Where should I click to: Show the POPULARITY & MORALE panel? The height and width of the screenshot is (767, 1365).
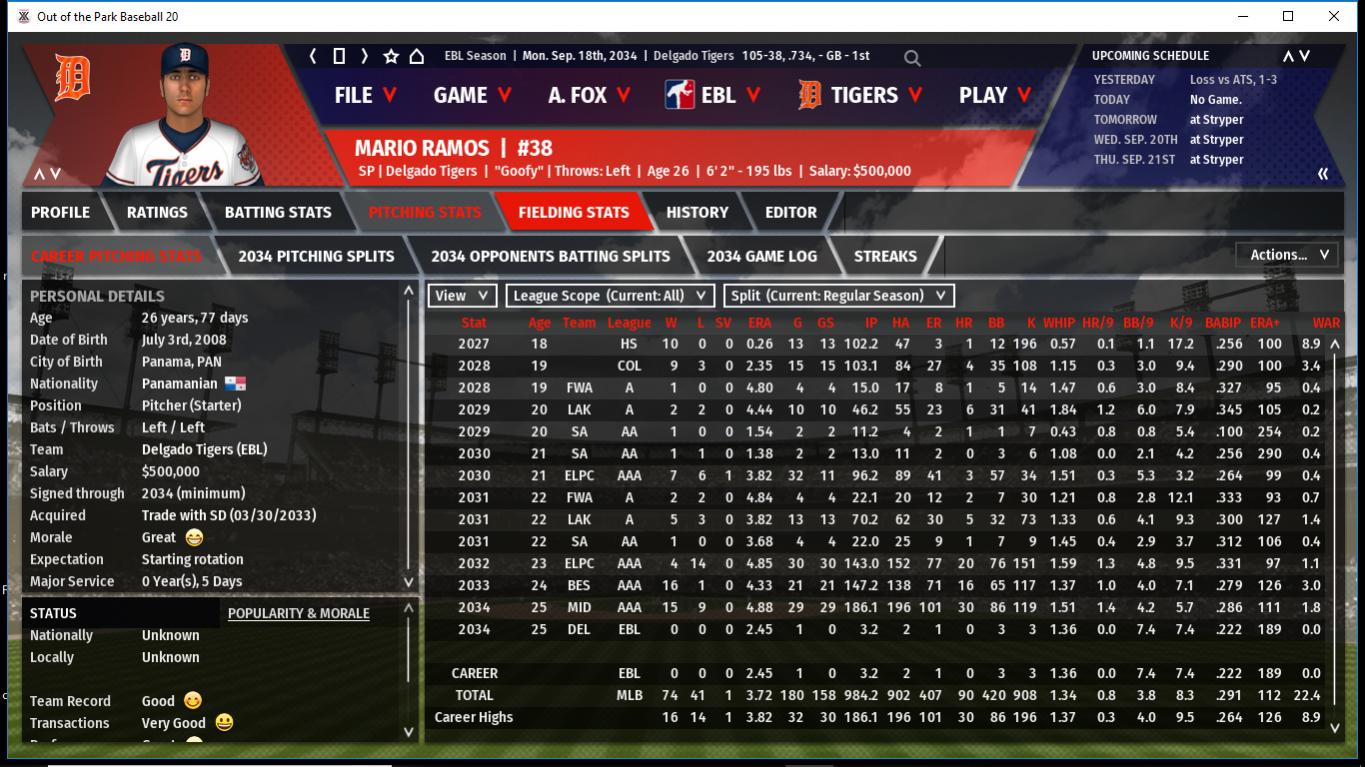298,613
